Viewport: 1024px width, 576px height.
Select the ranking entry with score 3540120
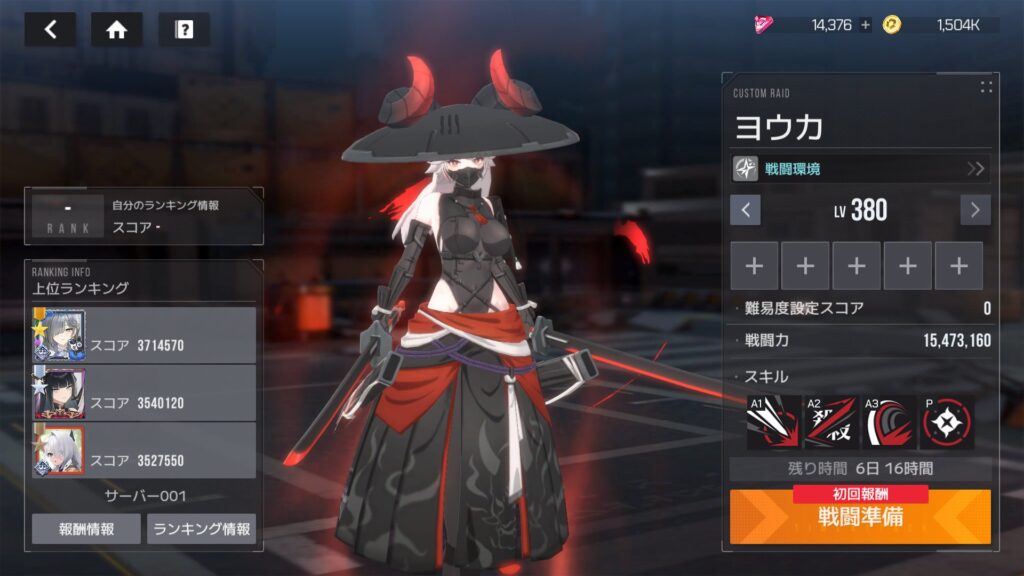[144, 393]
